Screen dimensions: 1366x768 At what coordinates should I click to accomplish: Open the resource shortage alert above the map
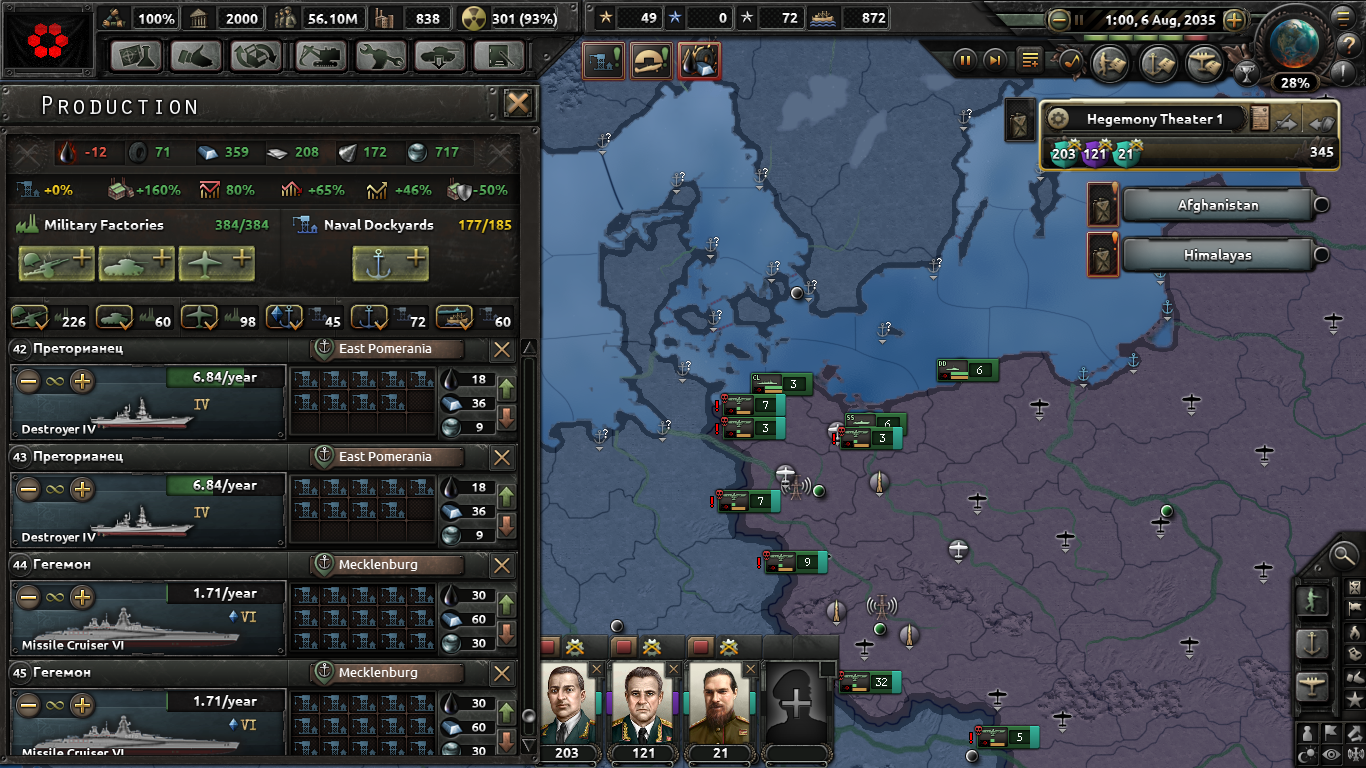699,60
